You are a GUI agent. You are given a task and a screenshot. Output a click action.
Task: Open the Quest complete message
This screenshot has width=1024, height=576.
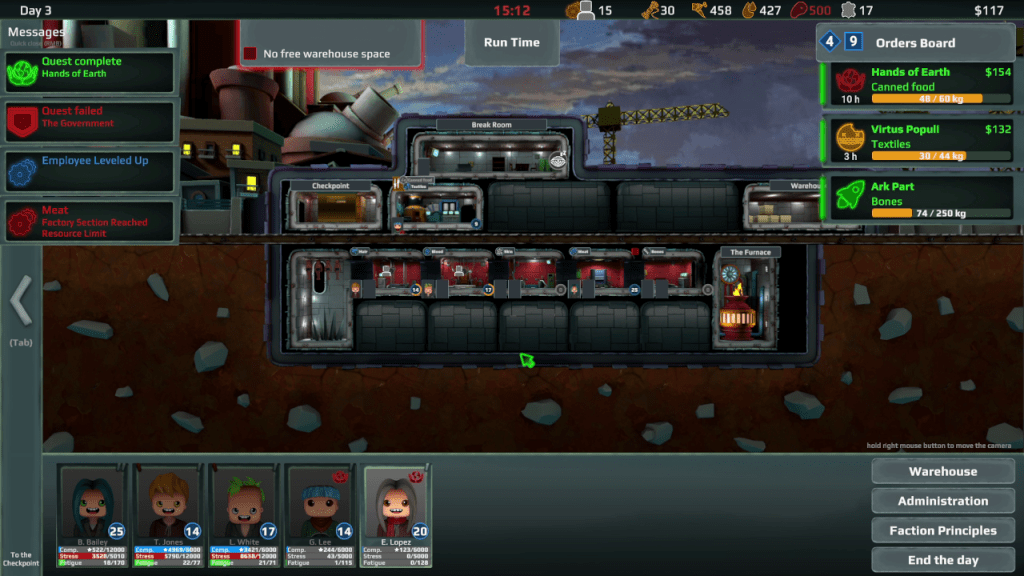(90, 72)
